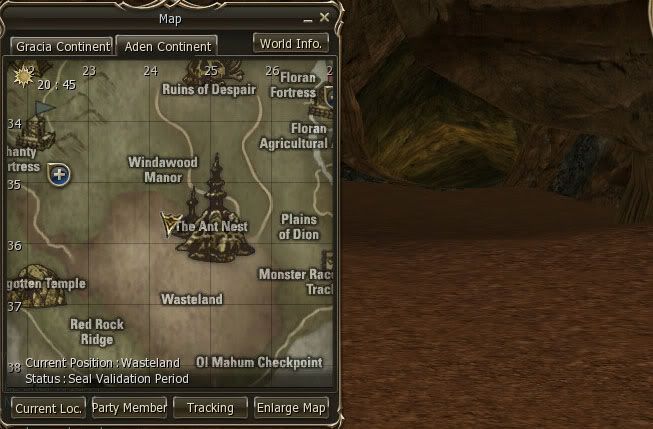
Task: Select the Windawood Manor map label
Action: tap(163, 170)
